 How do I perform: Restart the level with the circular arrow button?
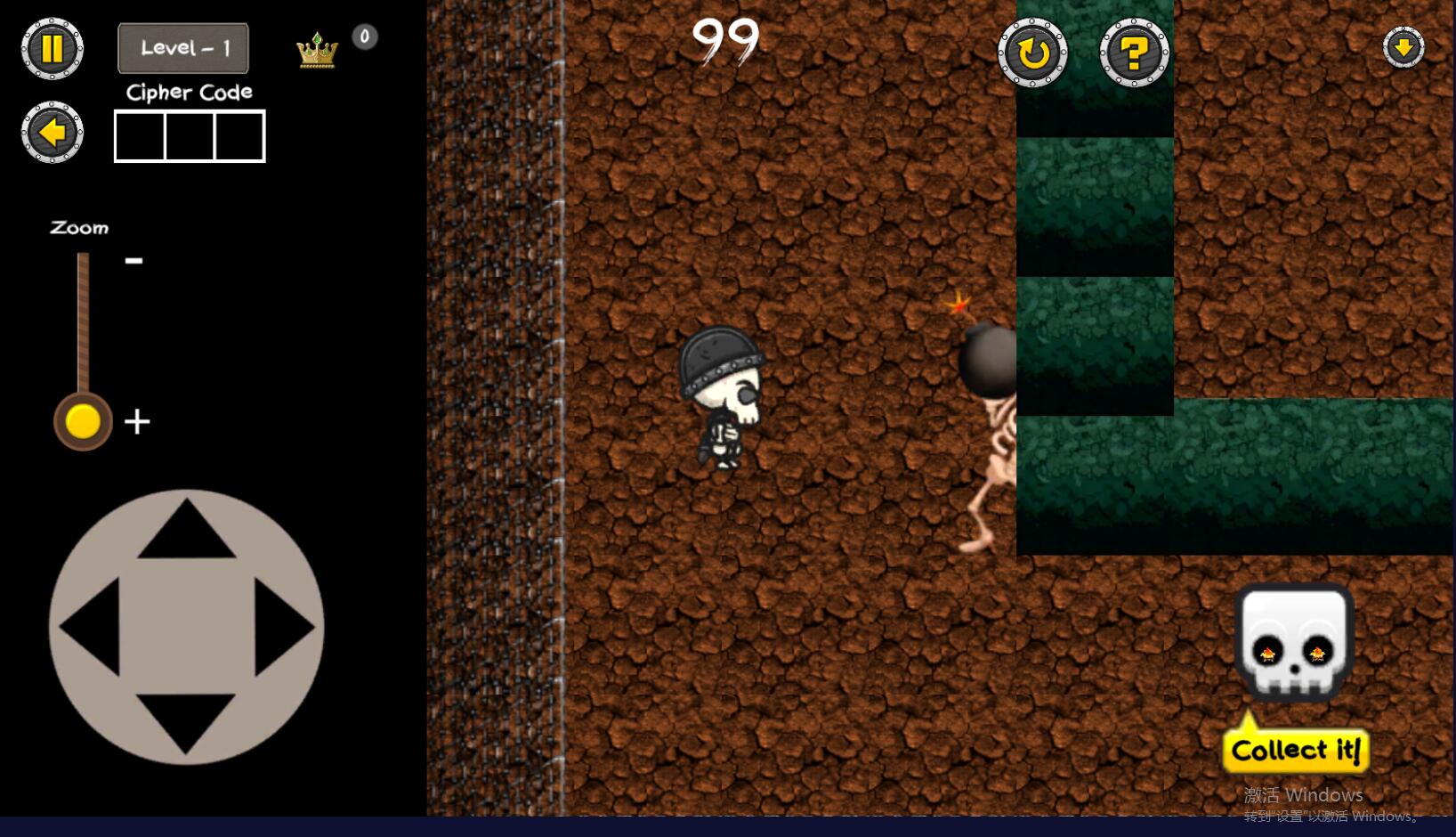coord(1032,53)
